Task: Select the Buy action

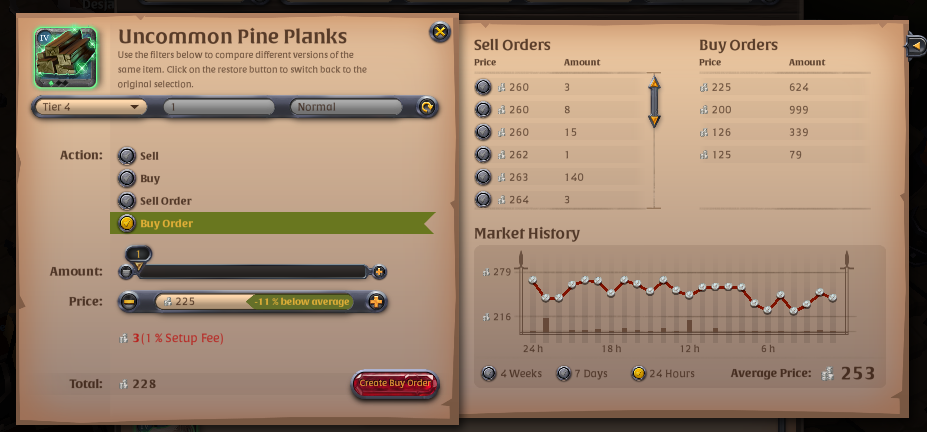Action: (x=127, y=178)
